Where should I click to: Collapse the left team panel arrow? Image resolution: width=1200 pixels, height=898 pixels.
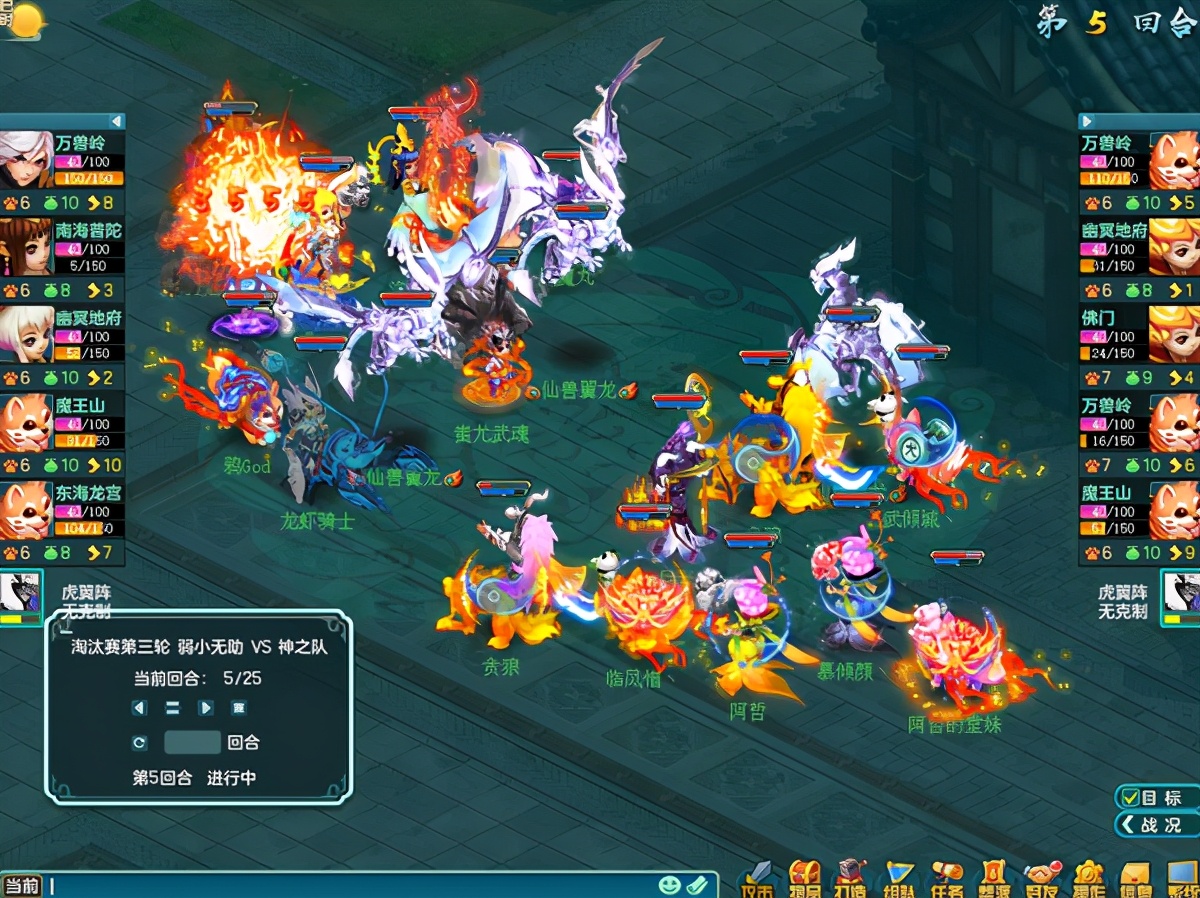click(x=117, y=121)
